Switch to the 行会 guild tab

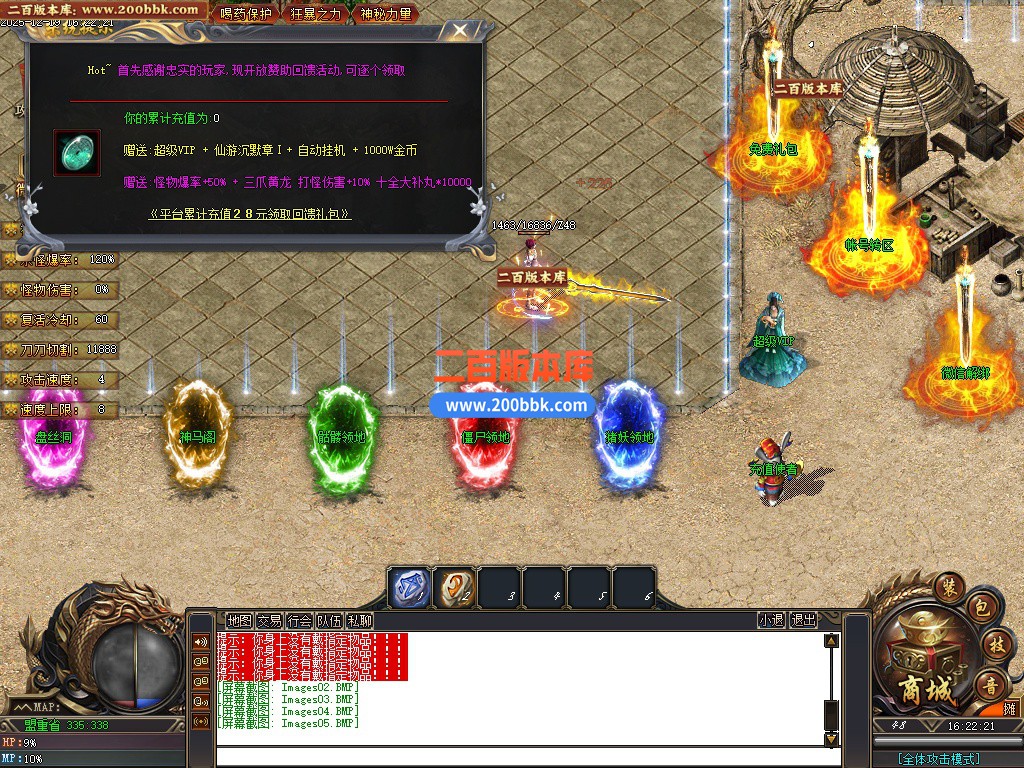(x=299, y=620)
